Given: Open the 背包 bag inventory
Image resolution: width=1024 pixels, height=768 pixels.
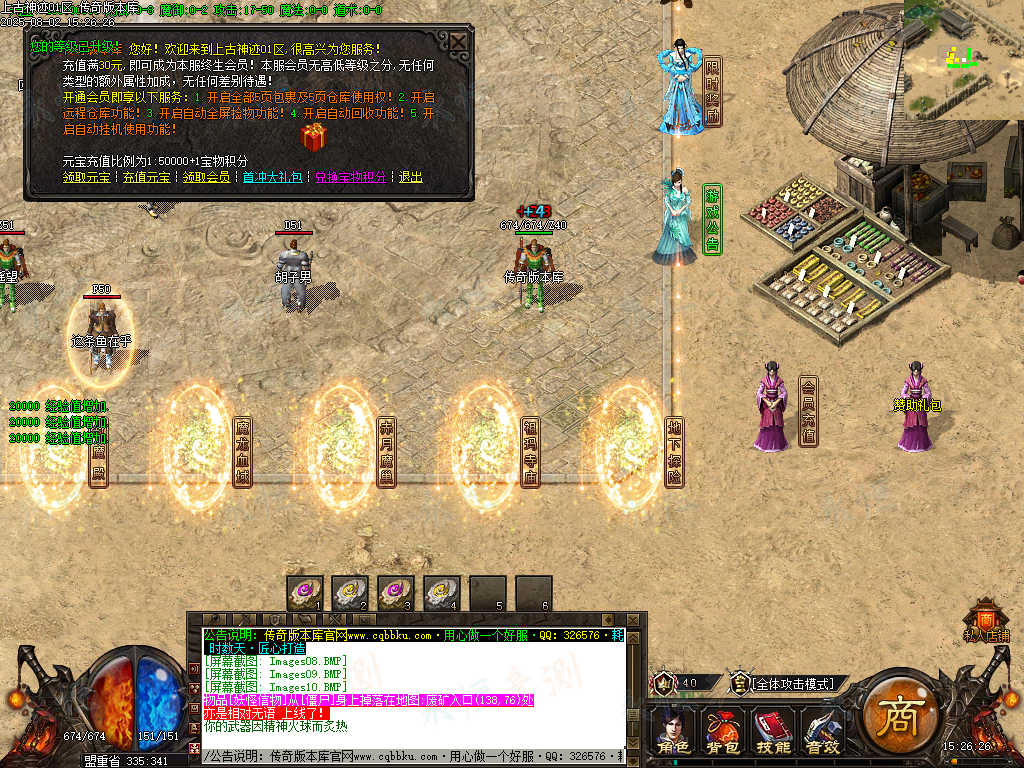Looking at the screenshot, I should (723, 730).
